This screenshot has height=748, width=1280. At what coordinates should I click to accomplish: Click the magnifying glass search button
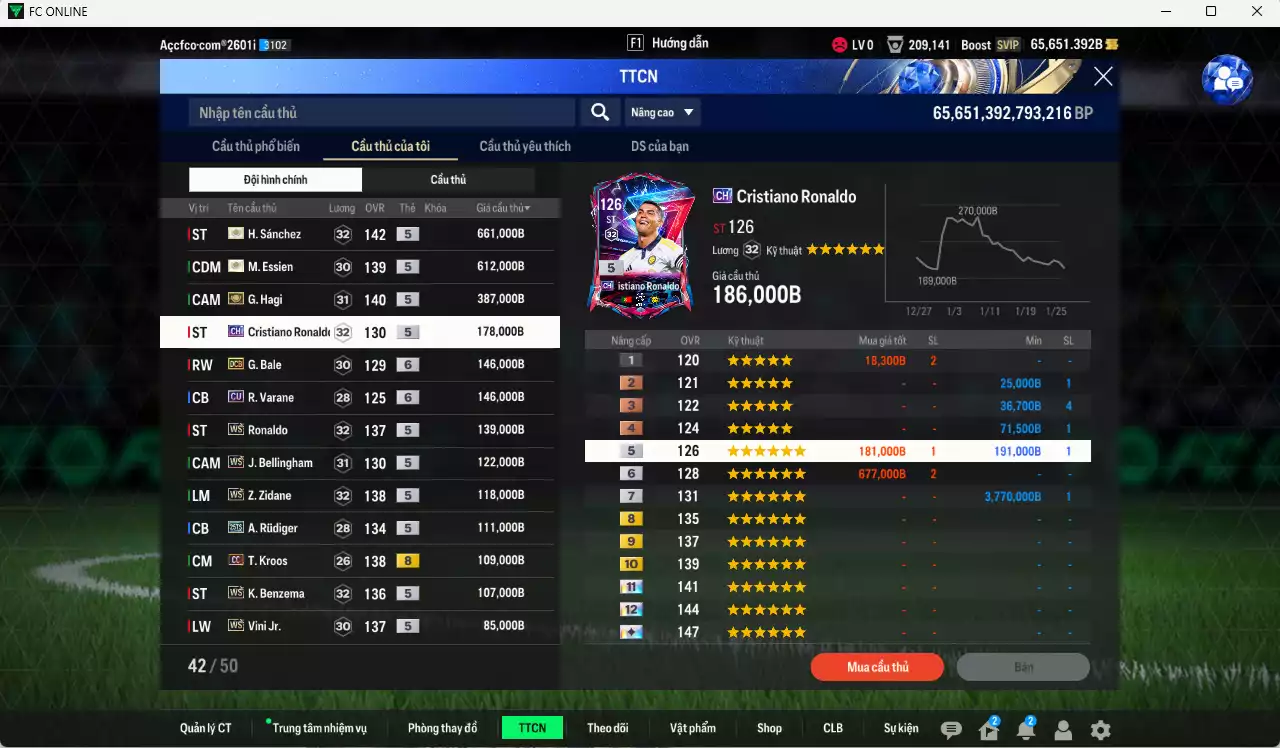600,112
